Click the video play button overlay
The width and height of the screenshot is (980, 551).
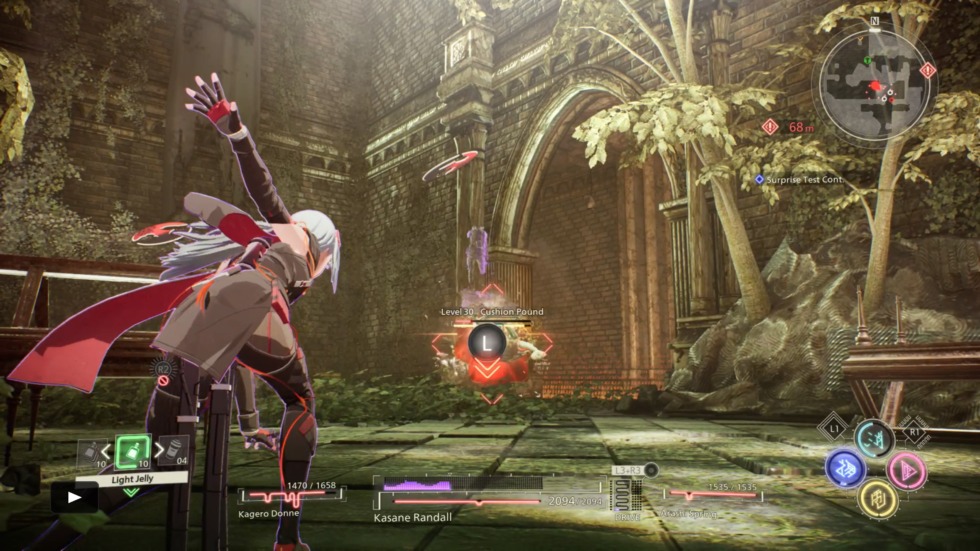pos(74,496)
